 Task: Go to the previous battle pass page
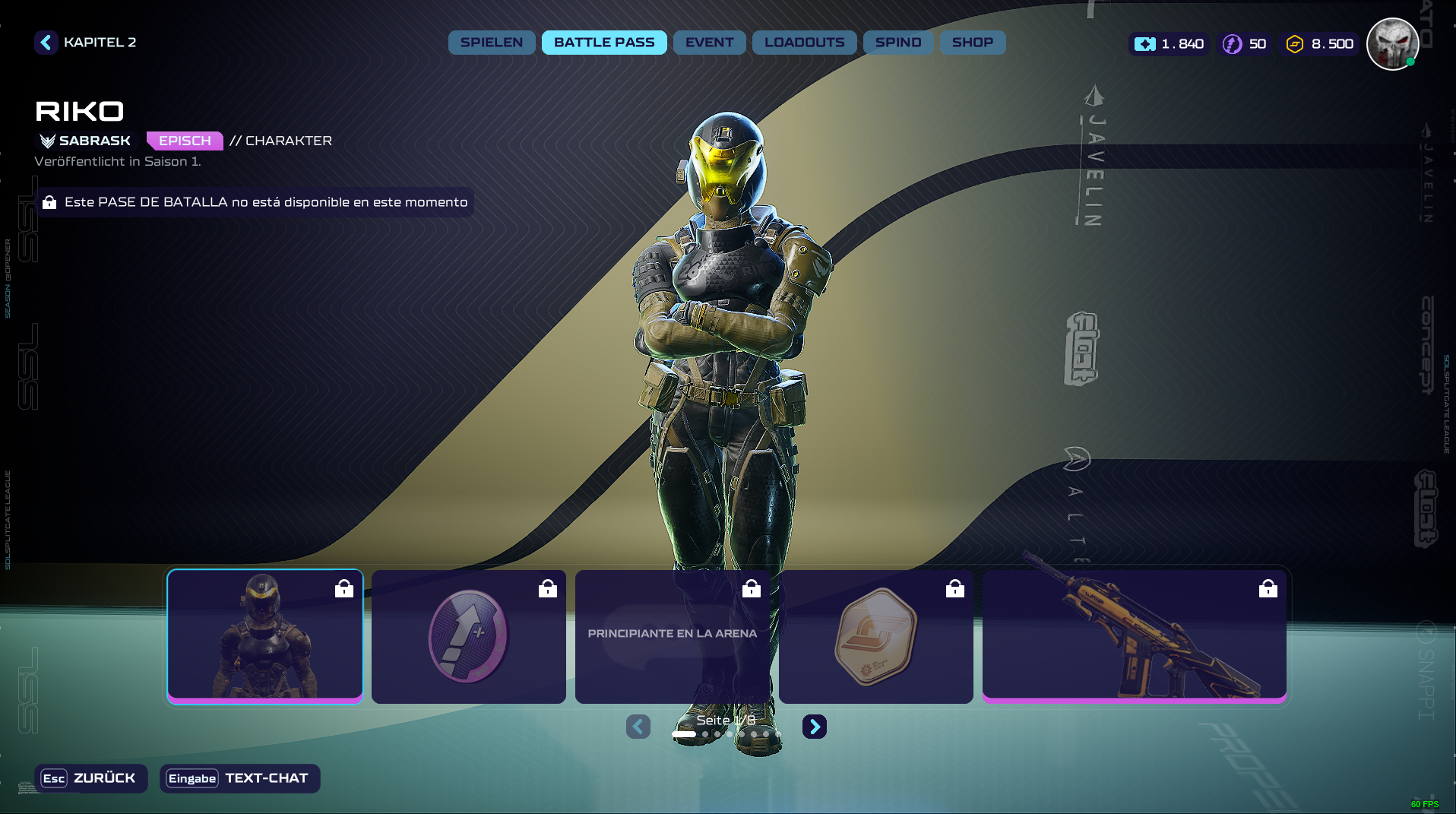click(x=638, y=727)
